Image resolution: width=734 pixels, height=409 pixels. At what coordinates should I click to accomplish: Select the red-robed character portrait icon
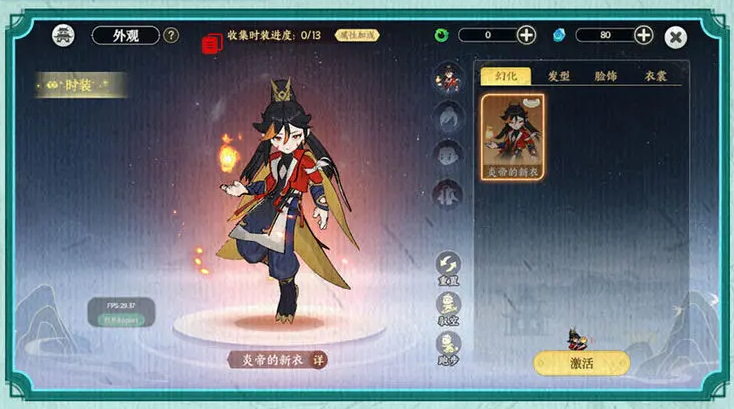447,79
